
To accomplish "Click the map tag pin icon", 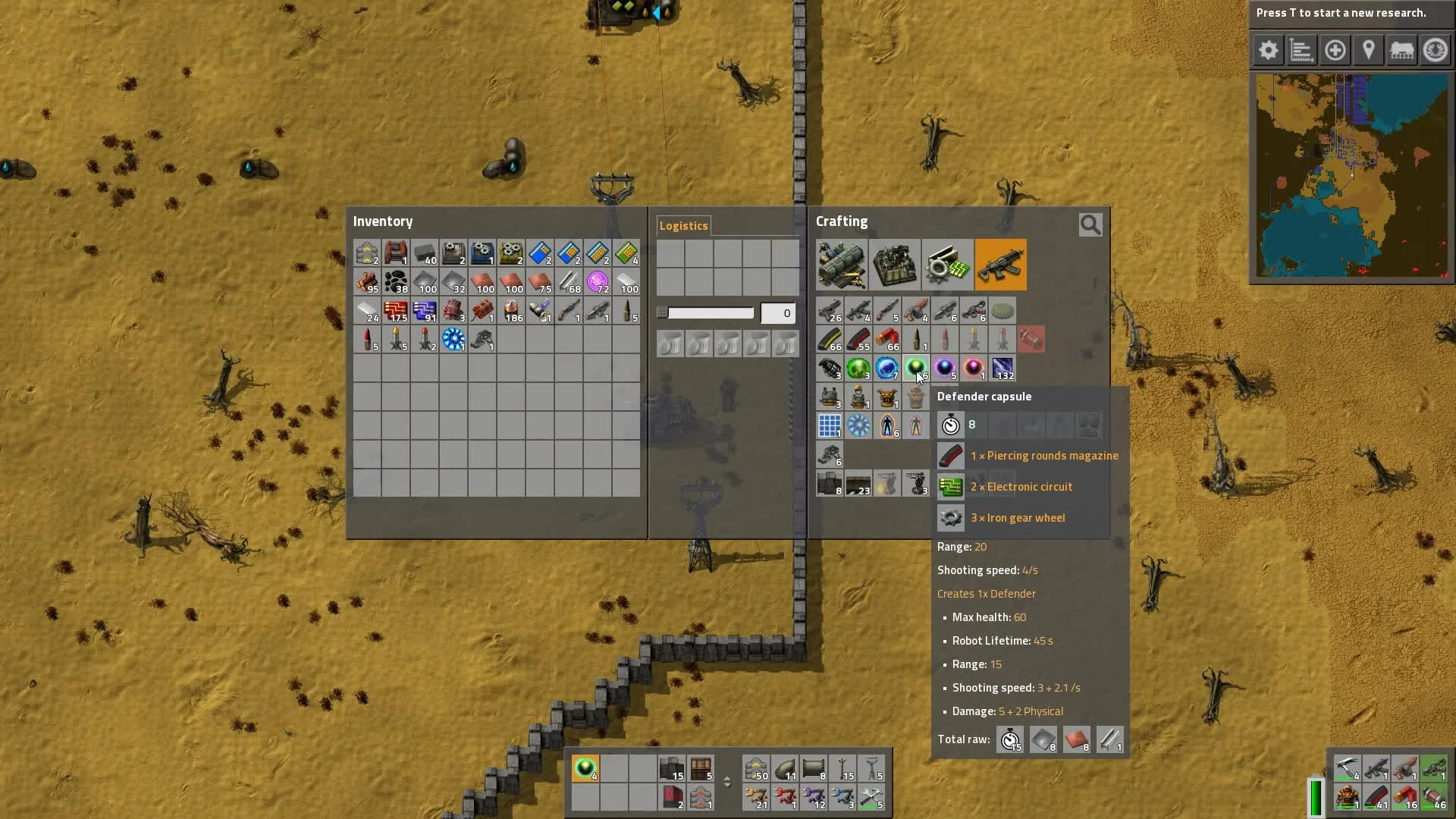I will (1369, 50).
